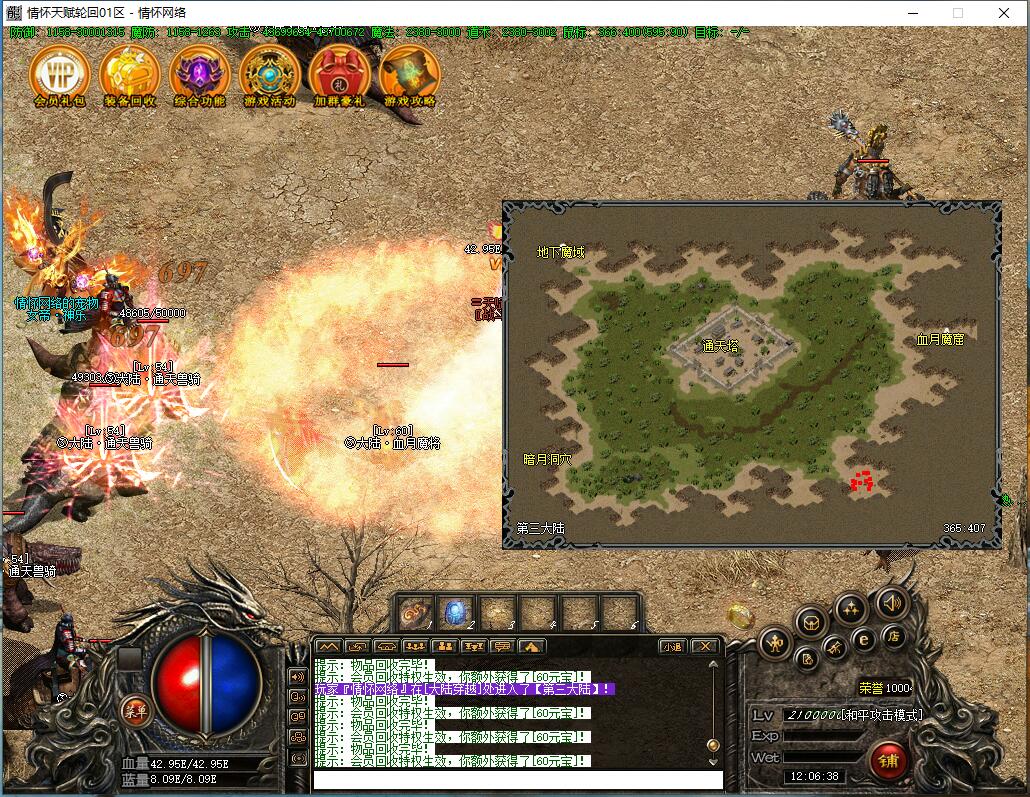Open 装备回收 equipment recycling chest
Image resolution: width=1030 pixels, height=797 pixels.
tap(130, 73)
